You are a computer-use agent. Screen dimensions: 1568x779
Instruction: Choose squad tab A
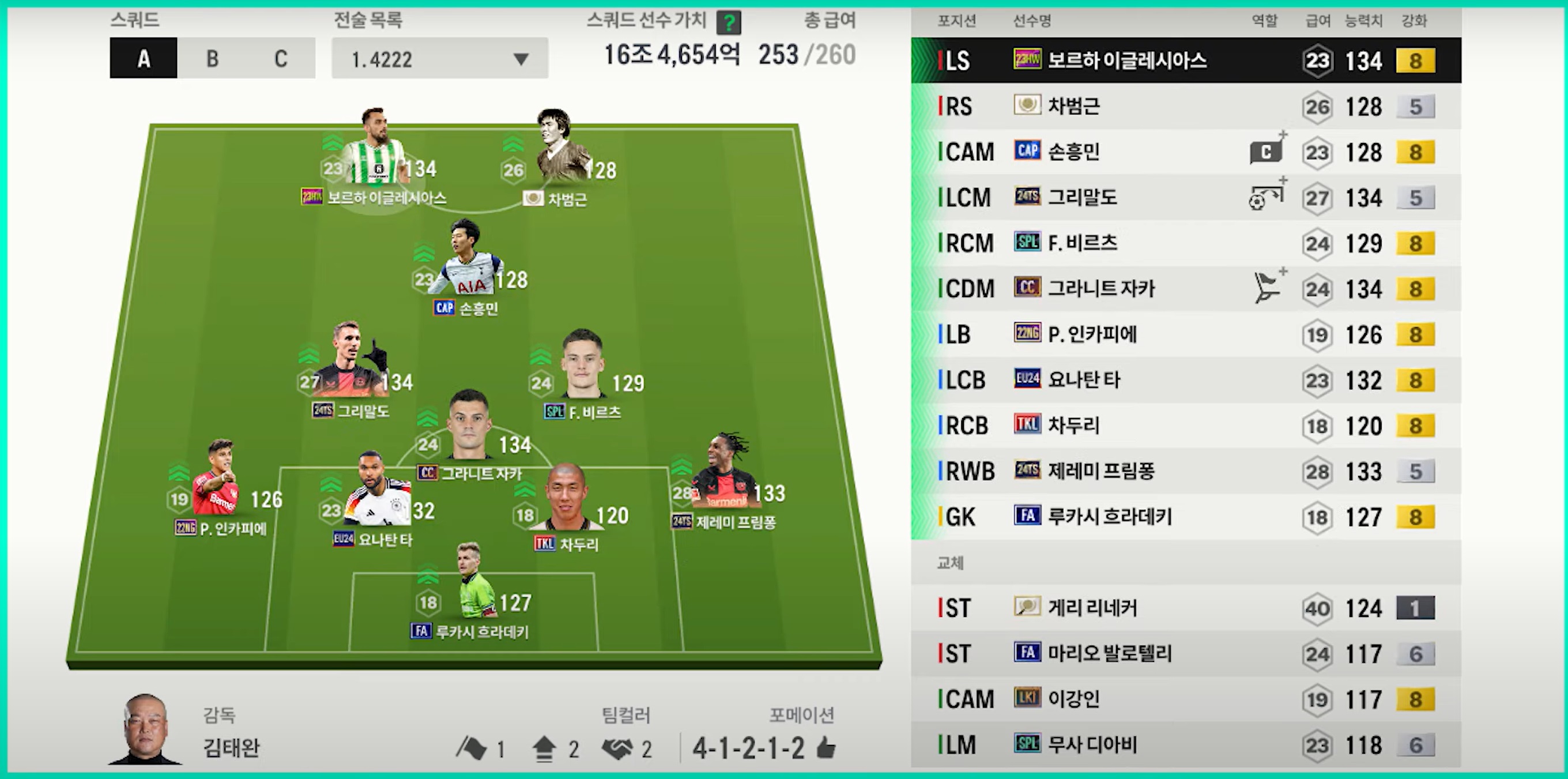point(144,58)
